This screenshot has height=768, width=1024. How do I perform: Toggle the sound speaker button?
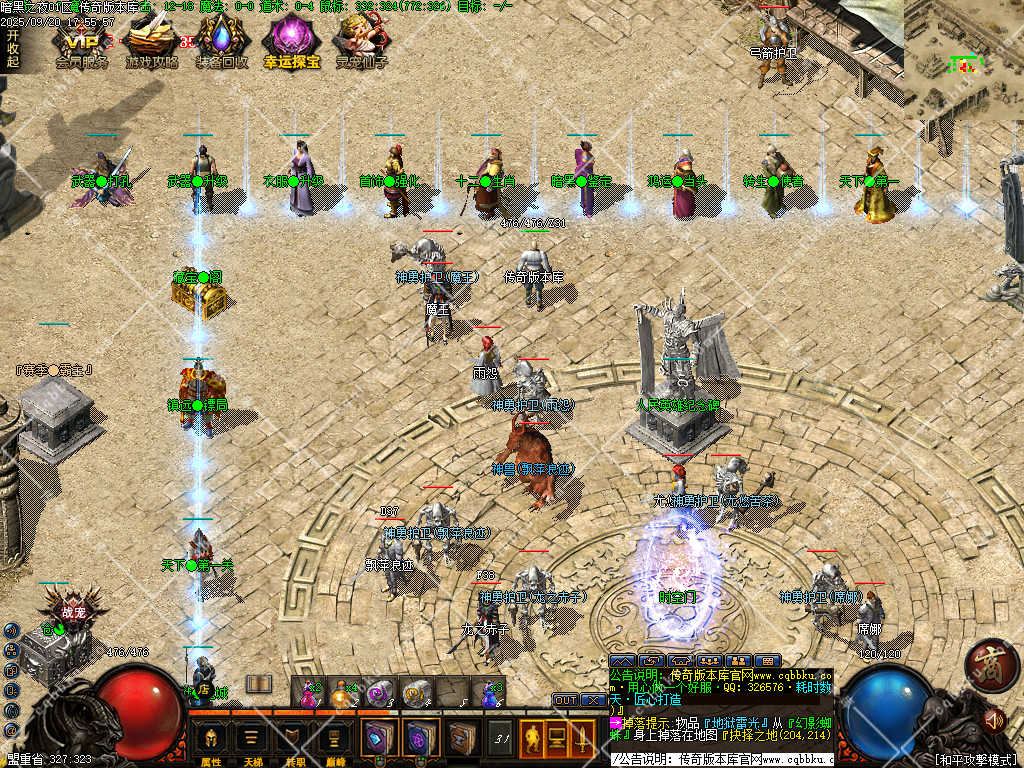click(x=994, y=718)
